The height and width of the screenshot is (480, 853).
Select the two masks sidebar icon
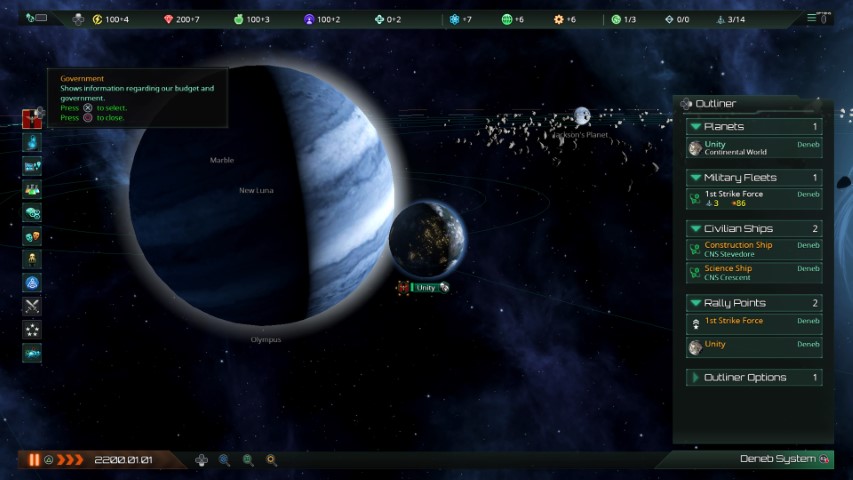[32, 236]
